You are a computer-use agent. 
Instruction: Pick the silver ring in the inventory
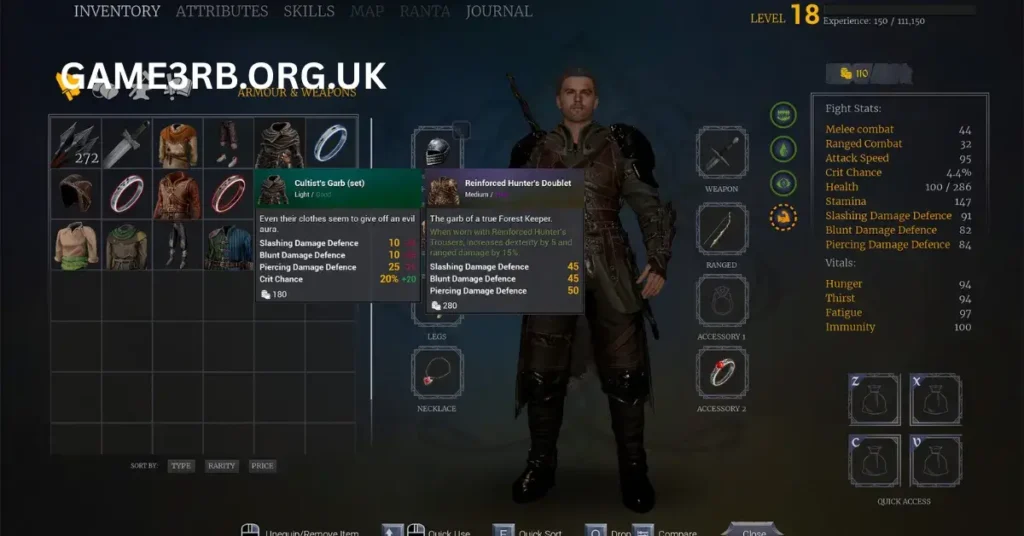click(x=330, y=144)
